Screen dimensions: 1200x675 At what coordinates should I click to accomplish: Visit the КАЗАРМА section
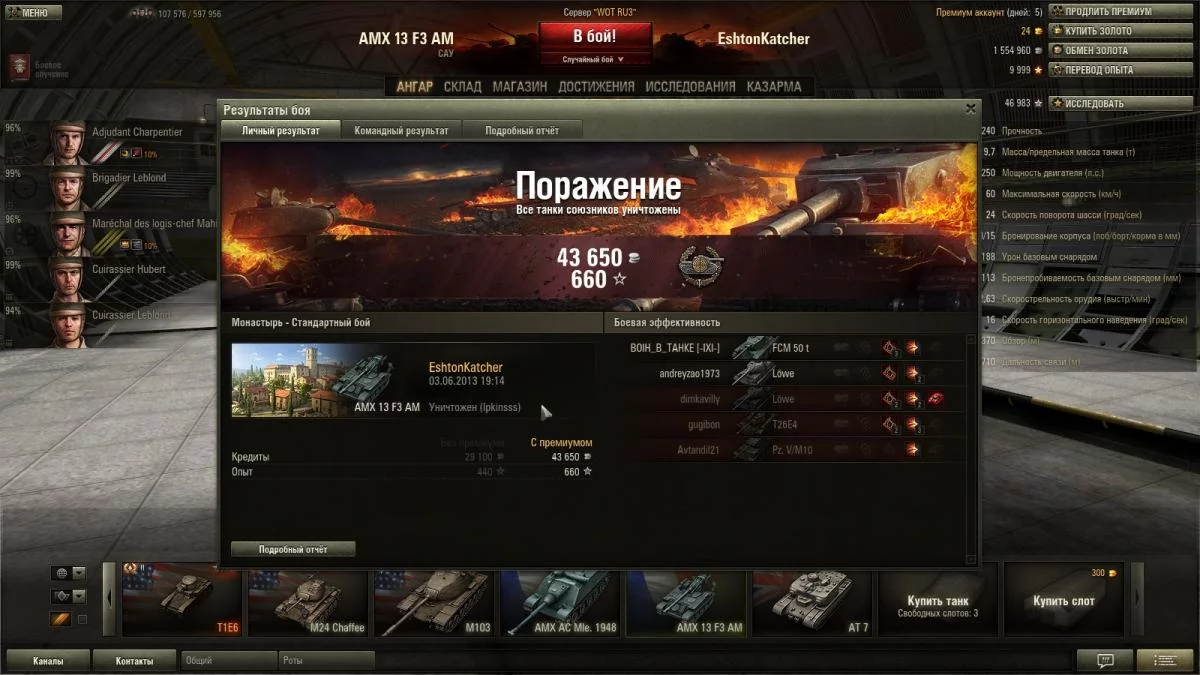pos(774,87)
